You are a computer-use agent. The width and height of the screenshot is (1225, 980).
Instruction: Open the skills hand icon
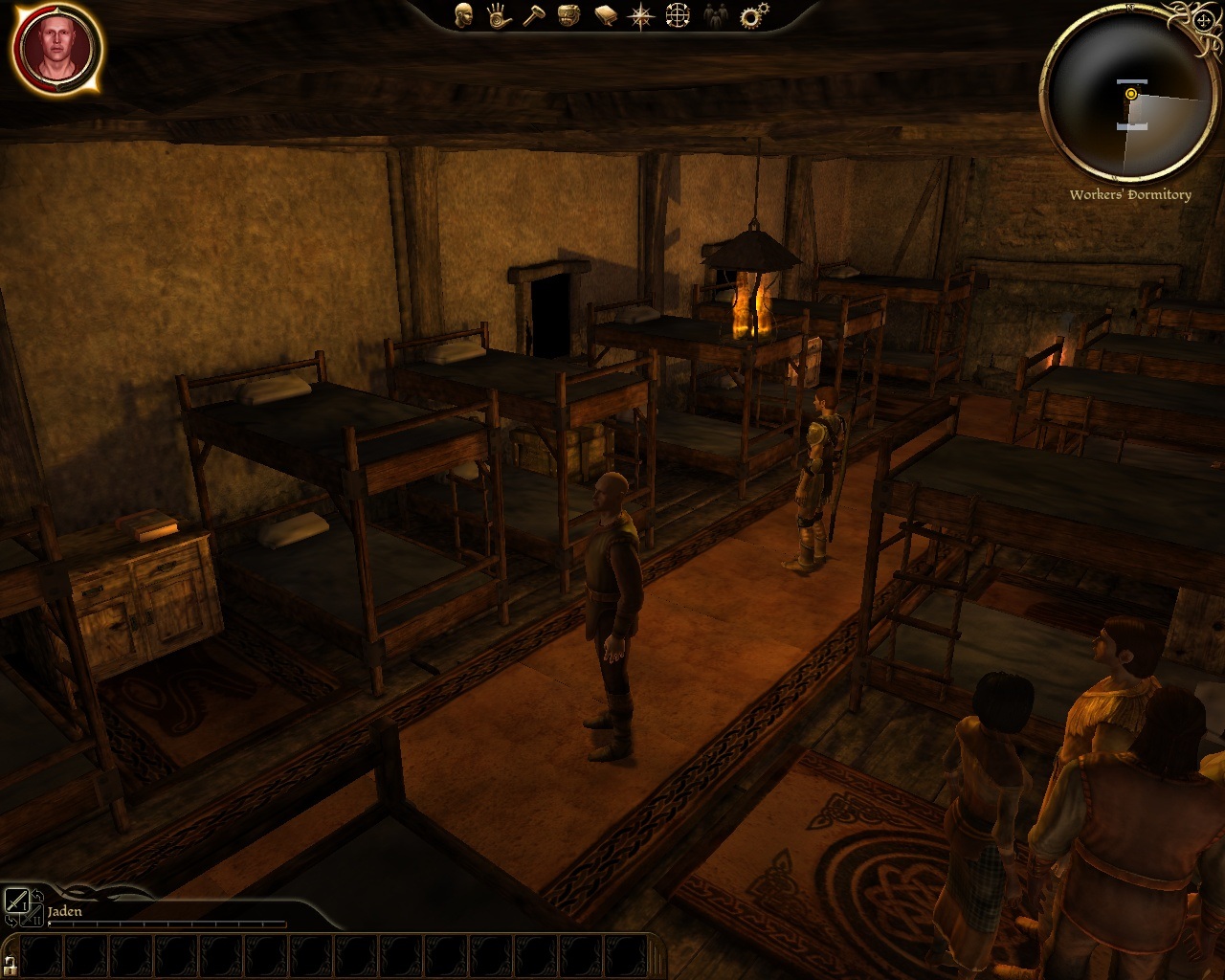(497, 14)
